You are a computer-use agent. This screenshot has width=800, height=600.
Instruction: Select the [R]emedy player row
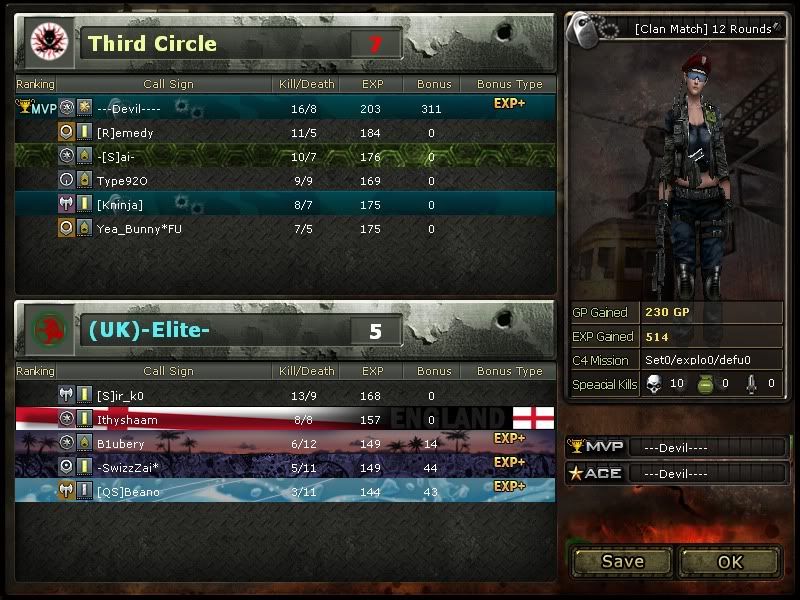(x=285, y=132)
